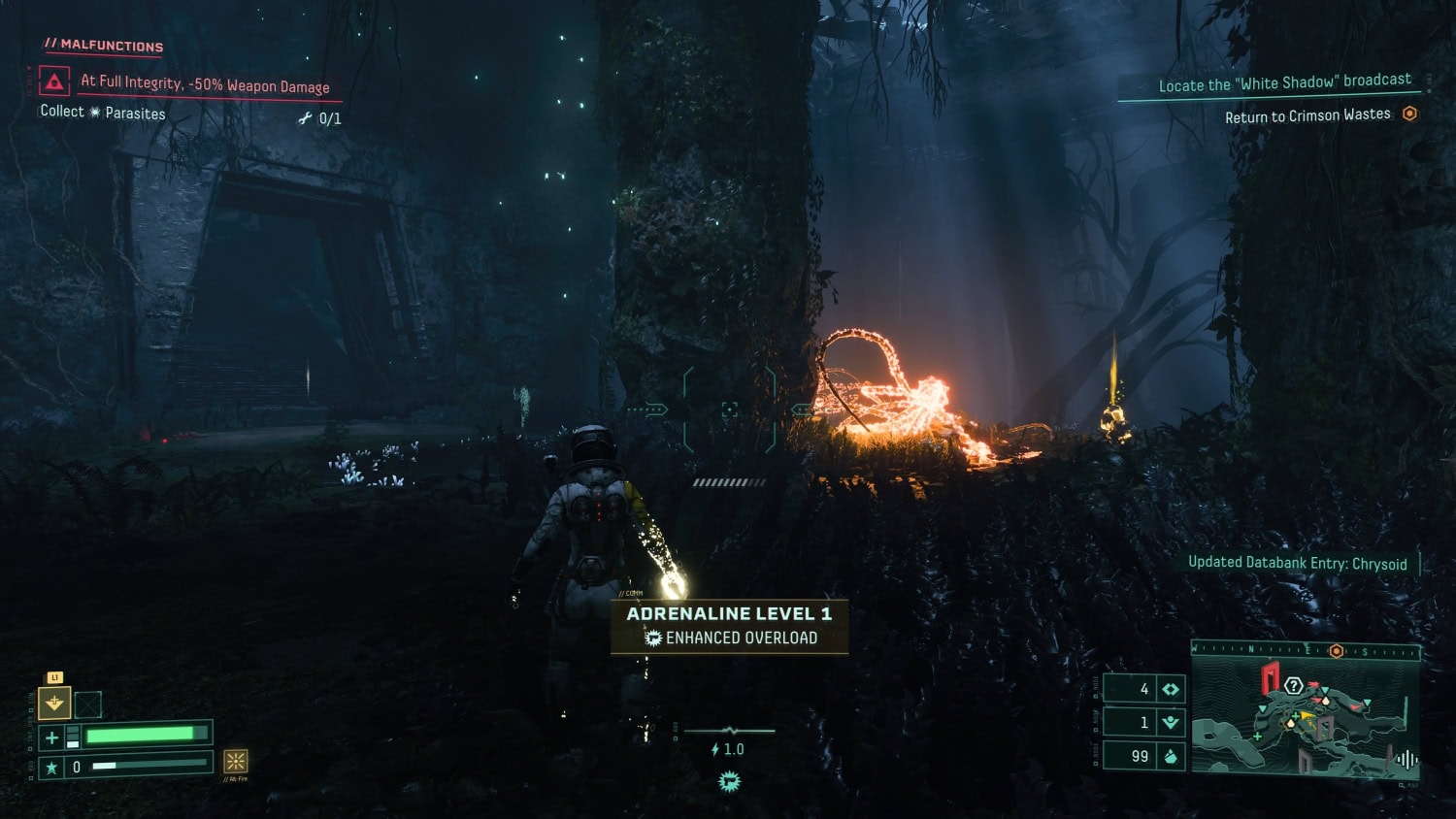Select the yellow consumable item slot
Screen dimensions: 1456x819
click(54, 703)
